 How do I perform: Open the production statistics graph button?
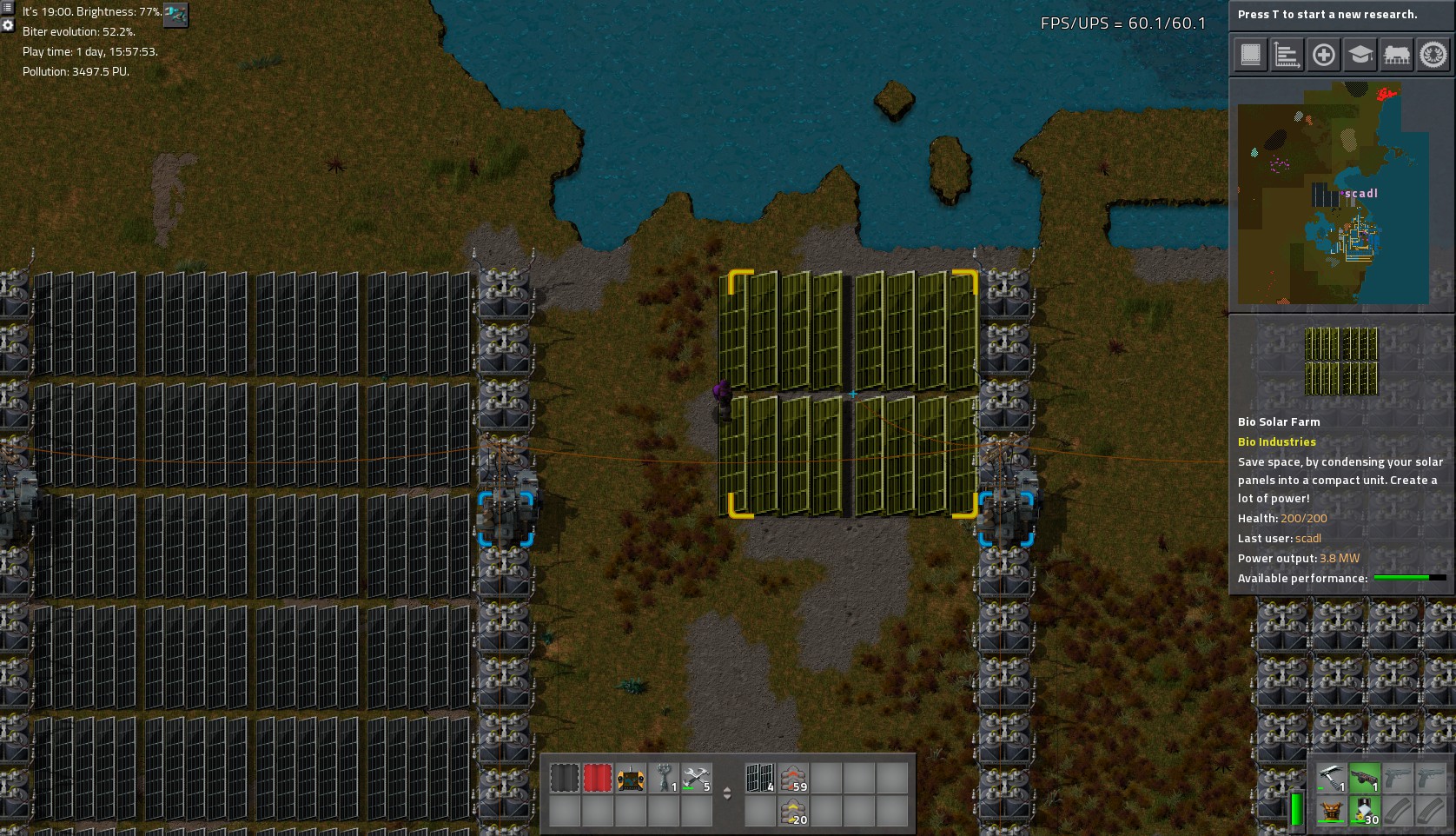point(1287,55)
